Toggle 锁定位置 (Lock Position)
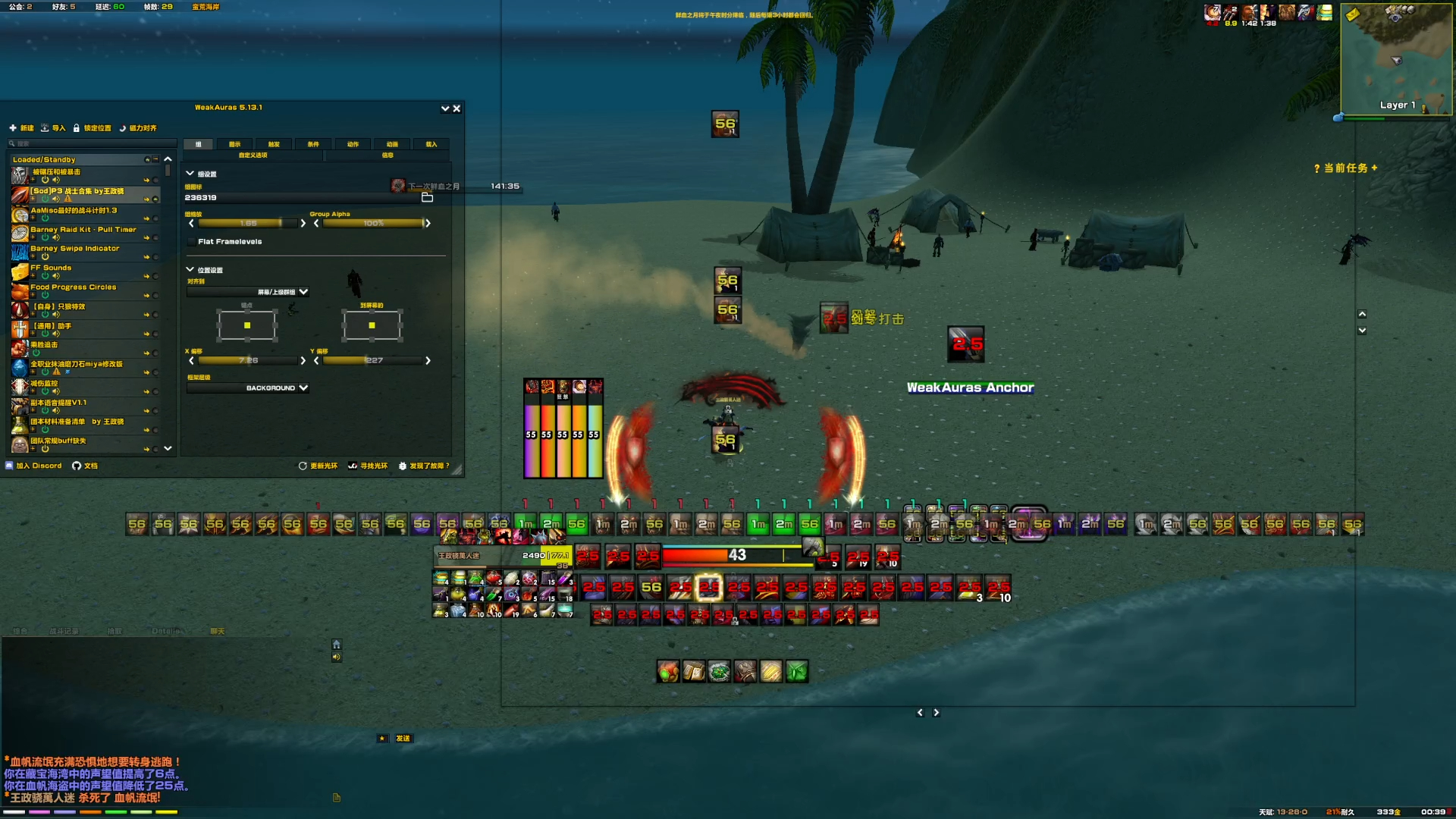Viewport: 1456px width, 819px height. 93,128
